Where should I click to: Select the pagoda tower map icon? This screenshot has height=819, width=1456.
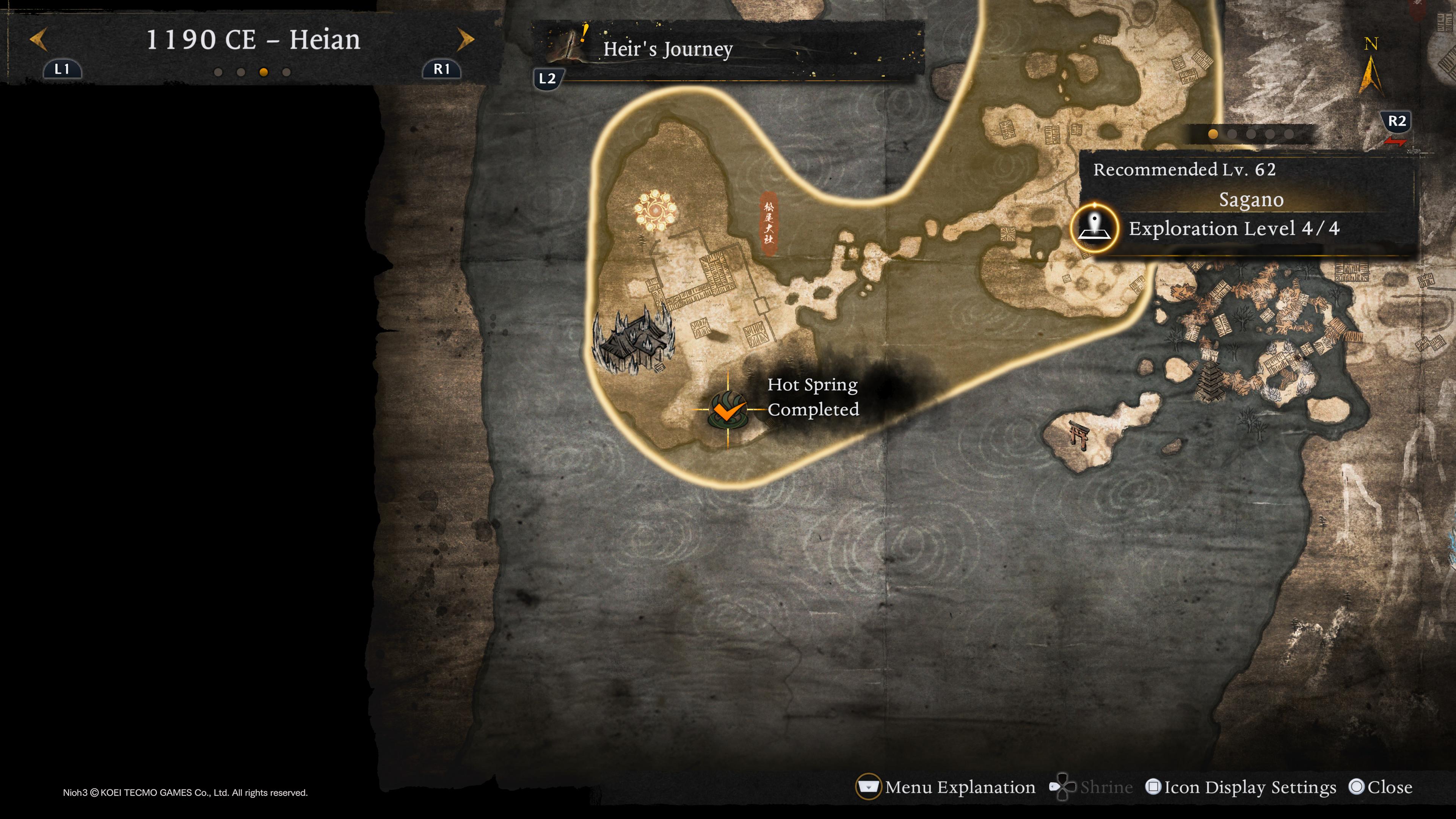pos(1211,381)
